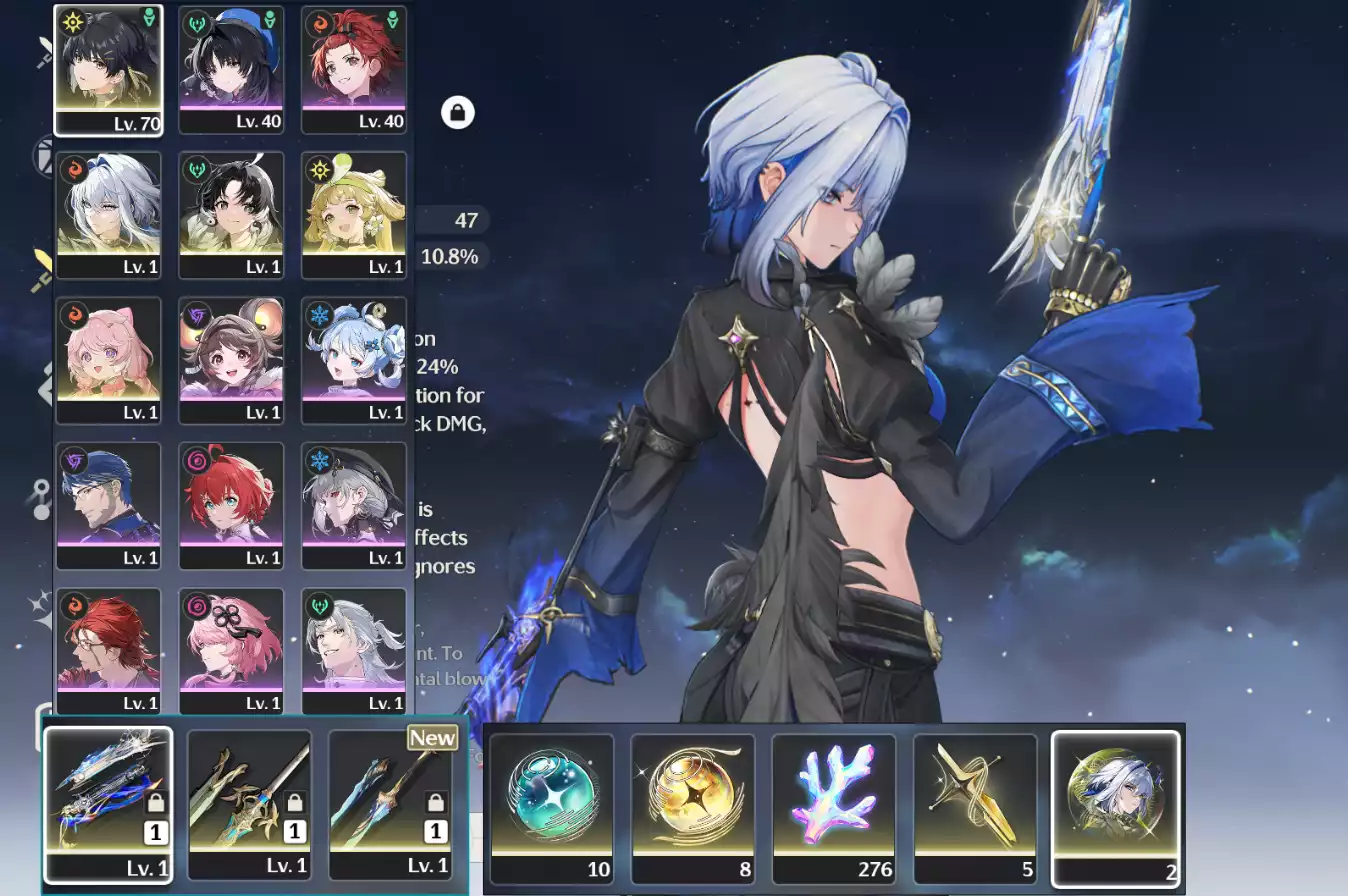This screenshot has width=1348, height=896.
Task: Select the iridescent coral item with 276
Action: [x=834, y=808]
